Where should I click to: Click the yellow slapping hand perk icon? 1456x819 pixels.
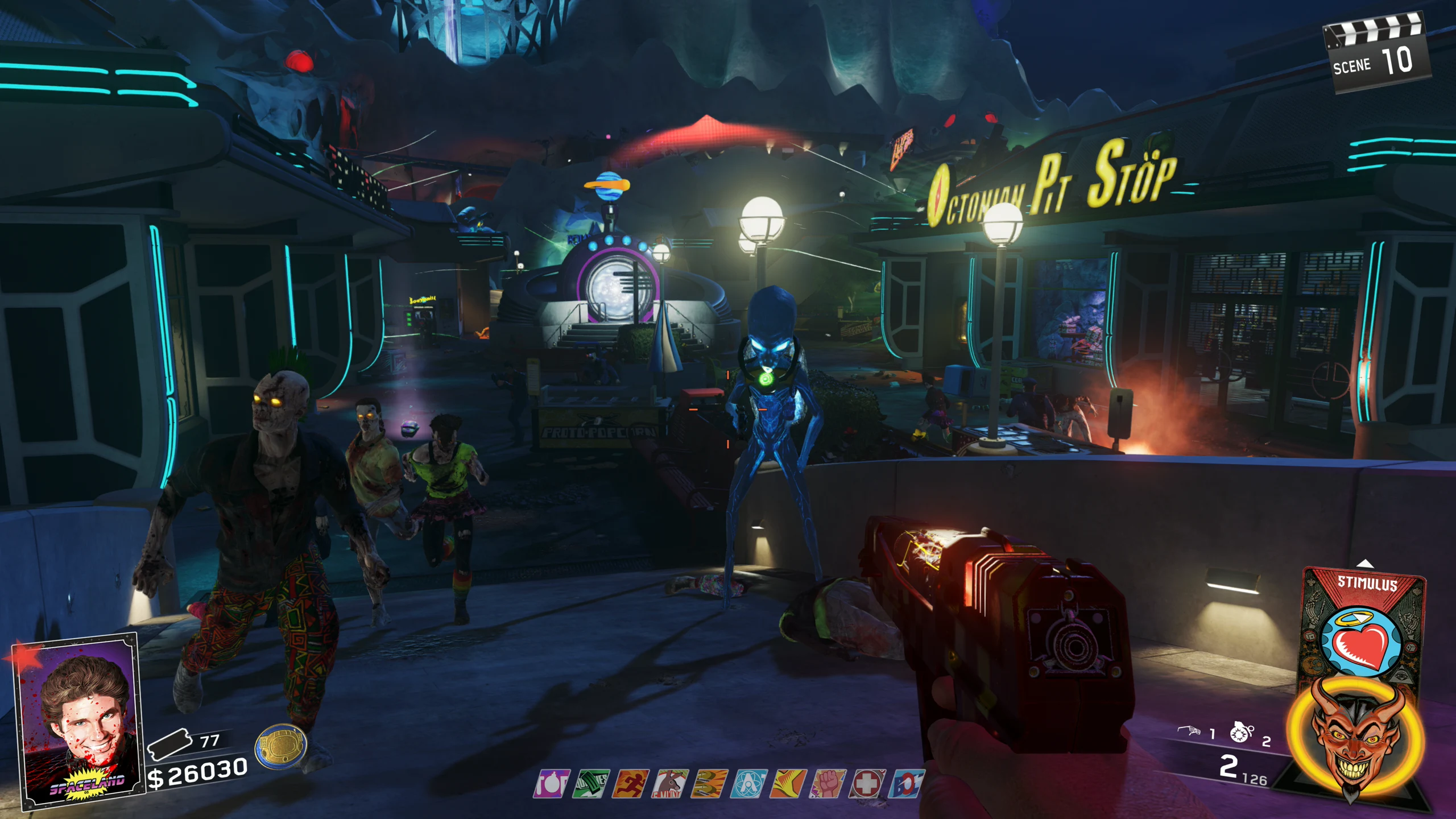coord(788,784)
